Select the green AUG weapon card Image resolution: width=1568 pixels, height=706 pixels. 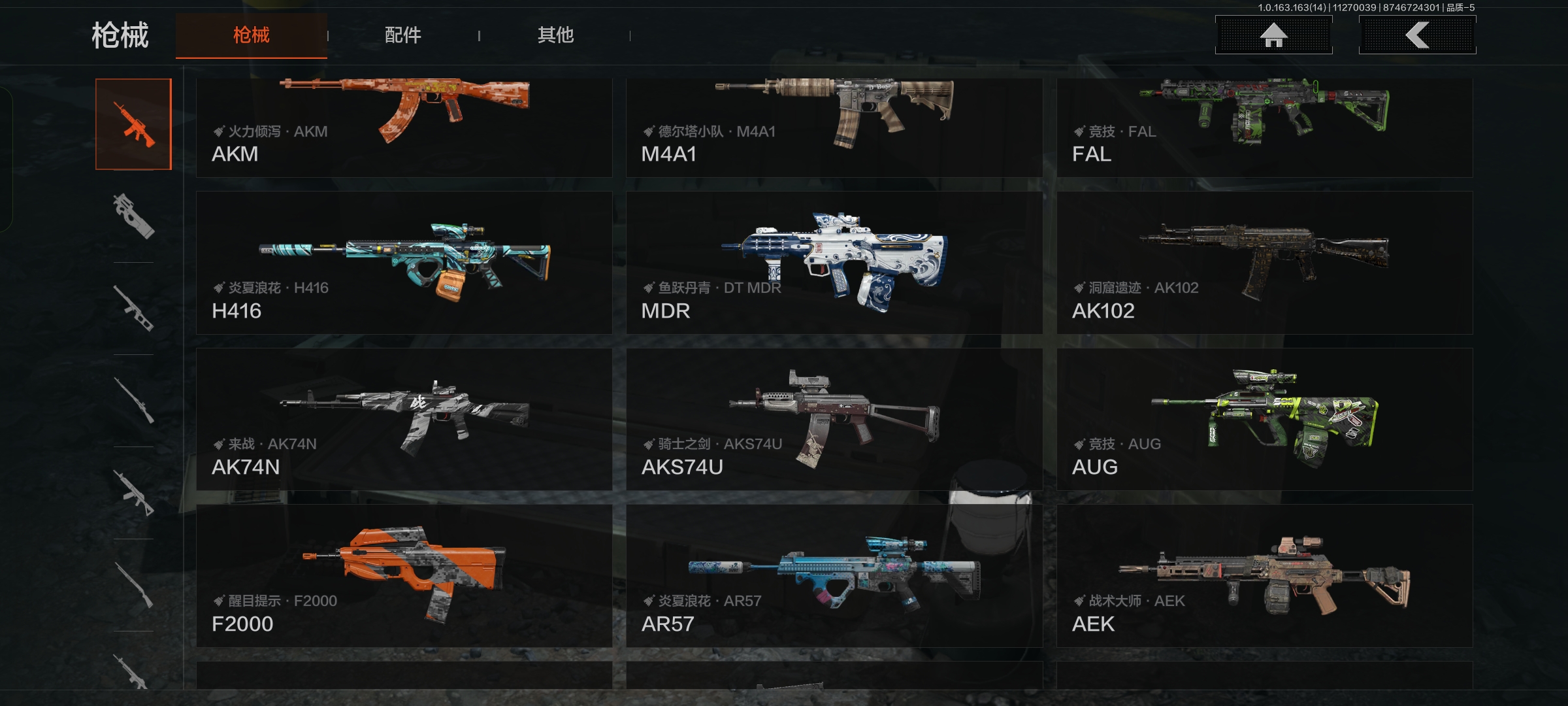click(1264, 419)
